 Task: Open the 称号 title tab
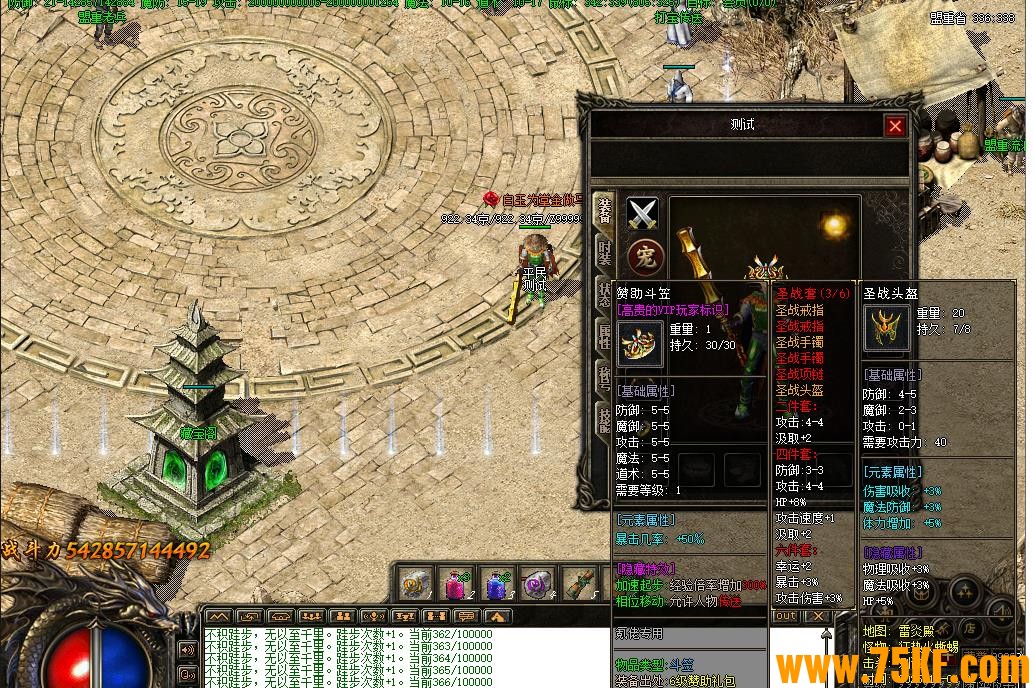point(604,377)
